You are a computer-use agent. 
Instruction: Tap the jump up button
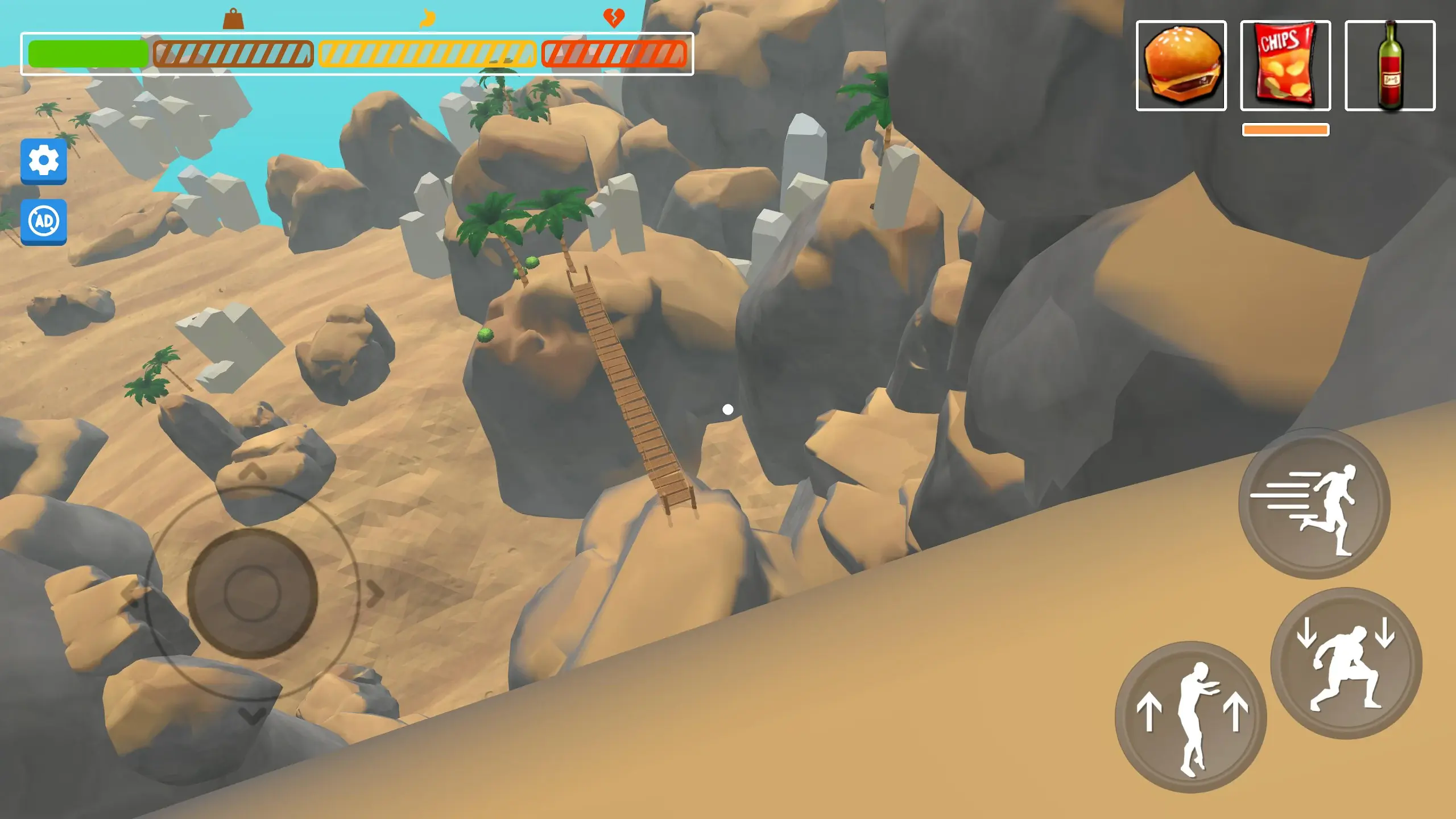point(1190,717)
